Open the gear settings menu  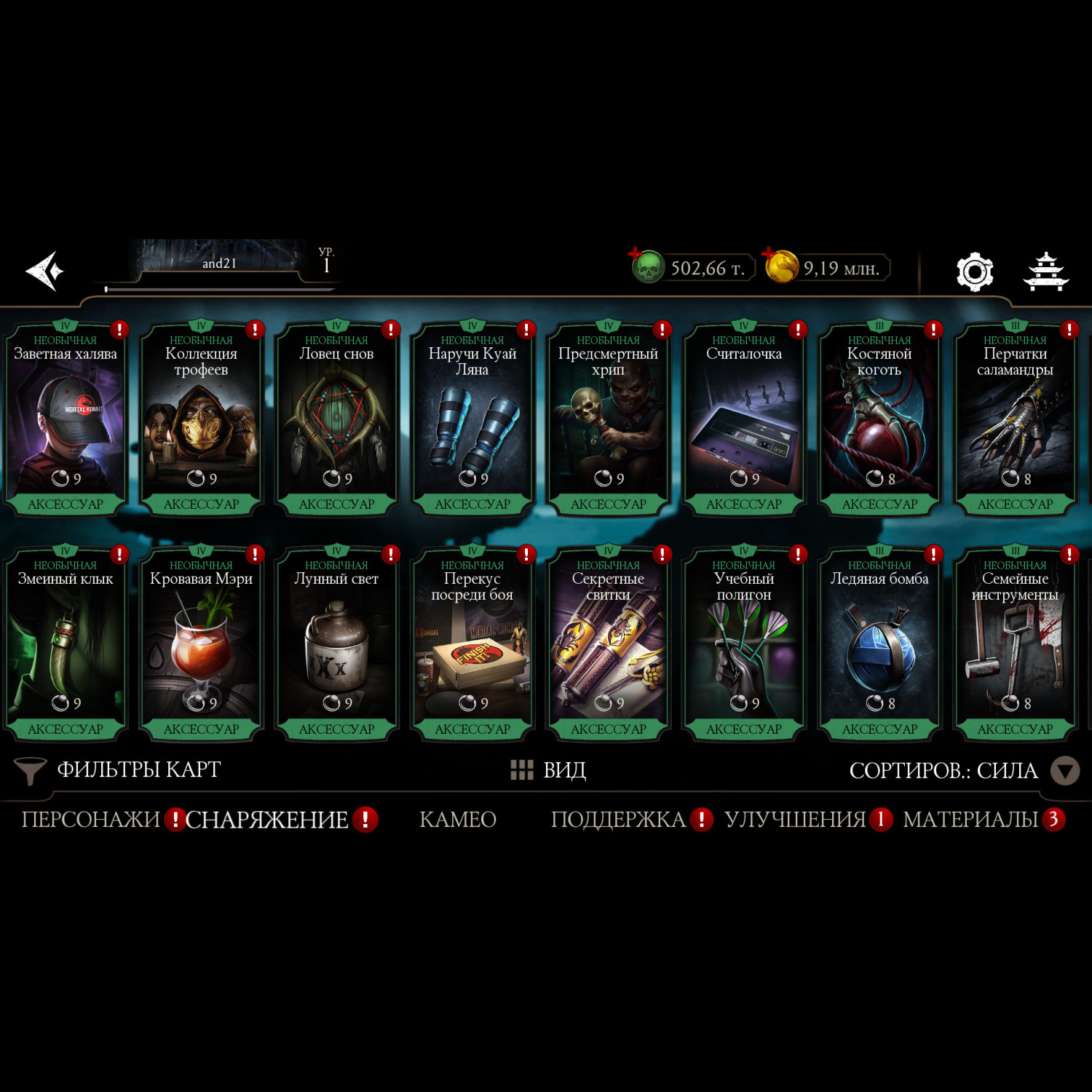(x=974, y=272)
